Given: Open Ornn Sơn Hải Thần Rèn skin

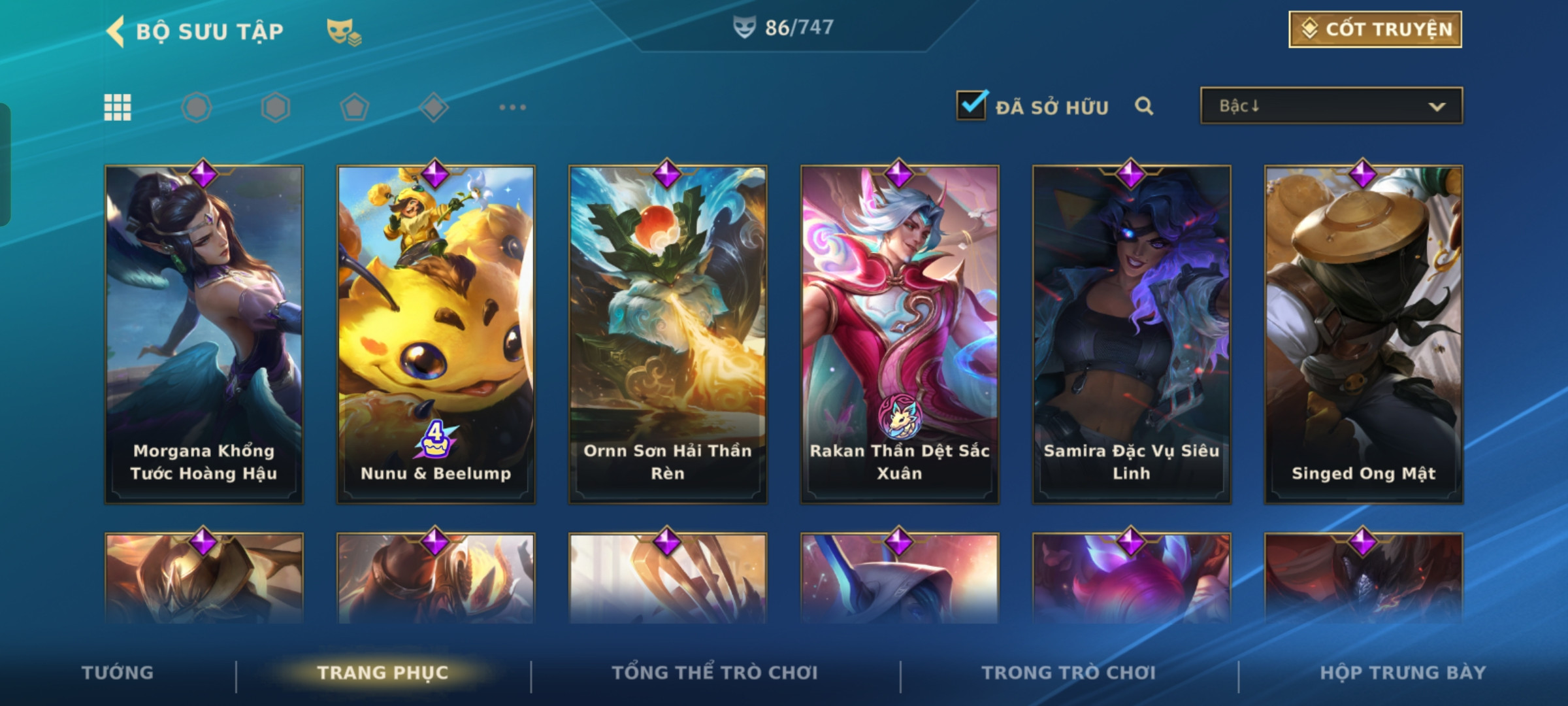Looking at the screenshot, I should pyautogui.click(x=668, y=334).
